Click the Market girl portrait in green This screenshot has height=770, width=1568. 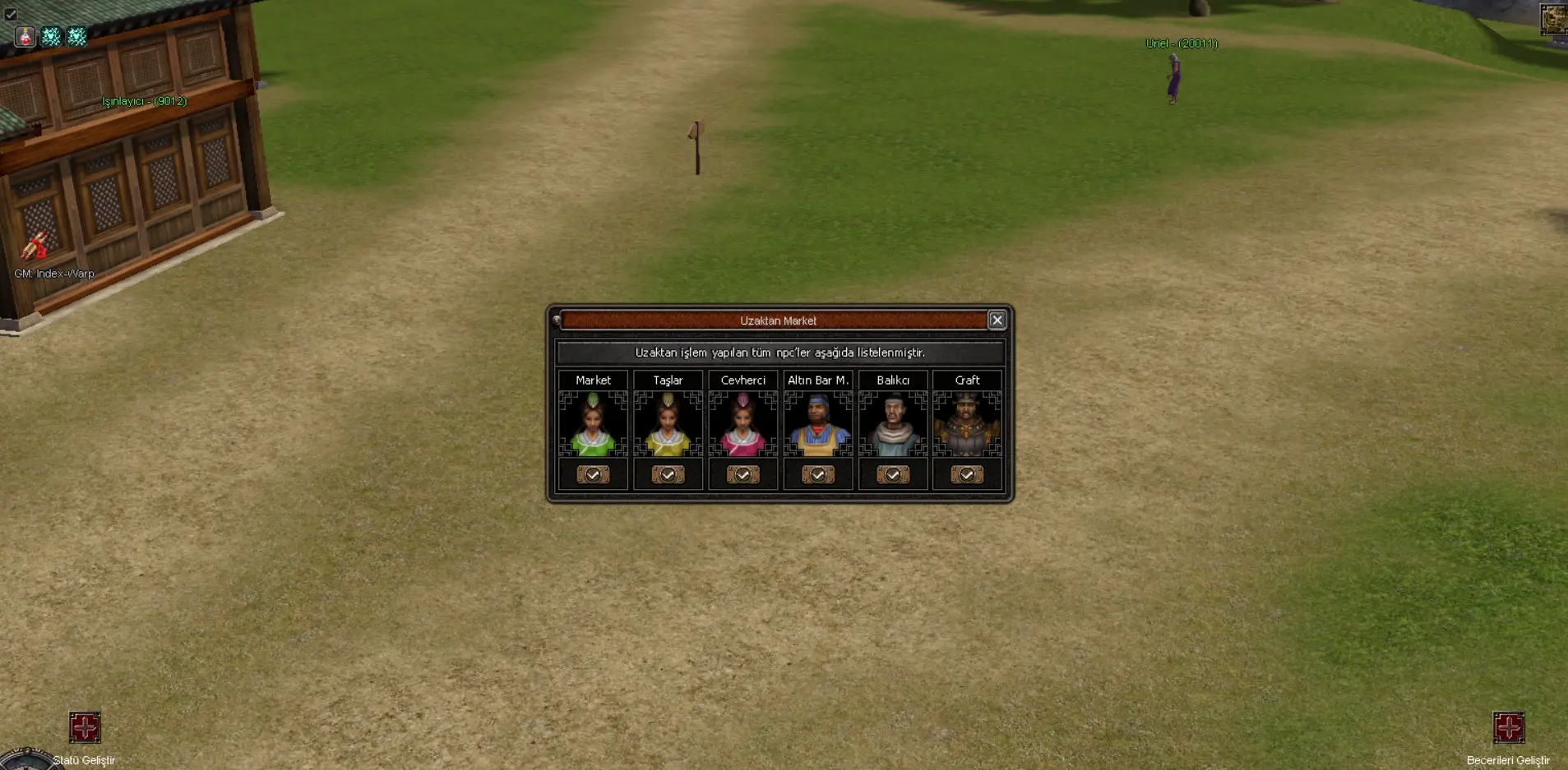coord(593,424)
